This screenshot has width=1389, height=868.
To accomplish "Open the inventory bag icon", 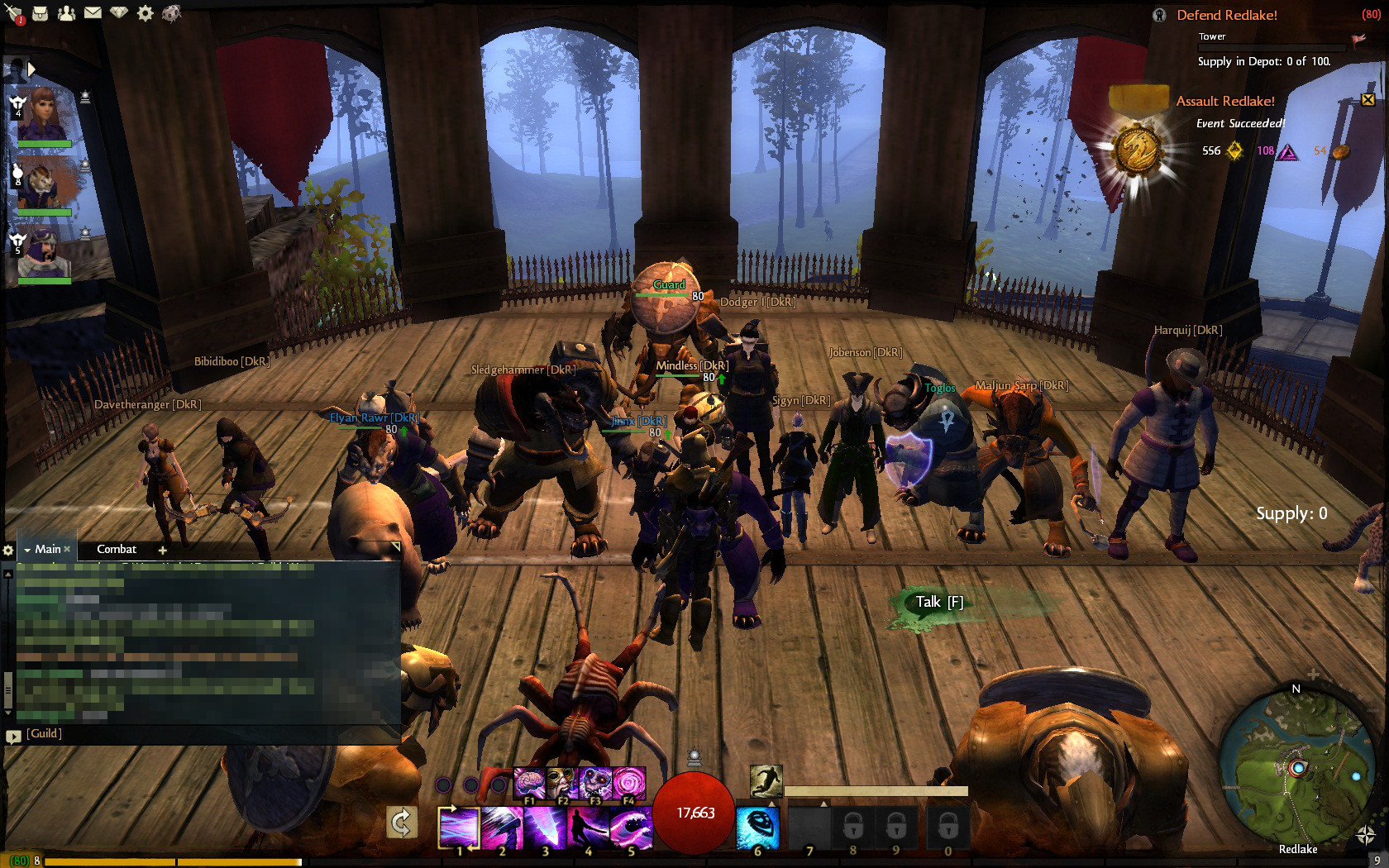I will [40, 13].
